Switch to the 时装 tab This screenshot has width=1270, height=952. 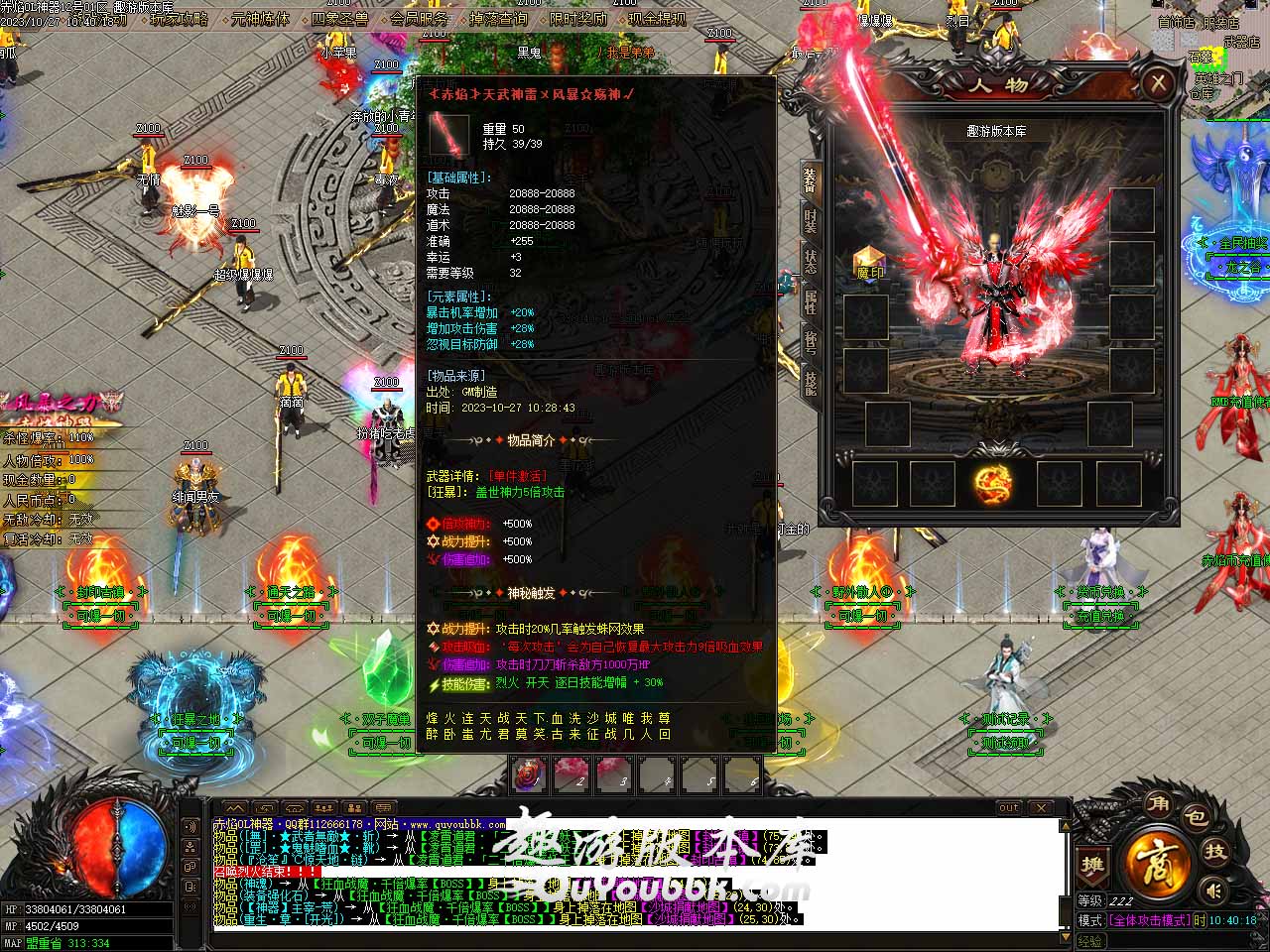[811, 221]
